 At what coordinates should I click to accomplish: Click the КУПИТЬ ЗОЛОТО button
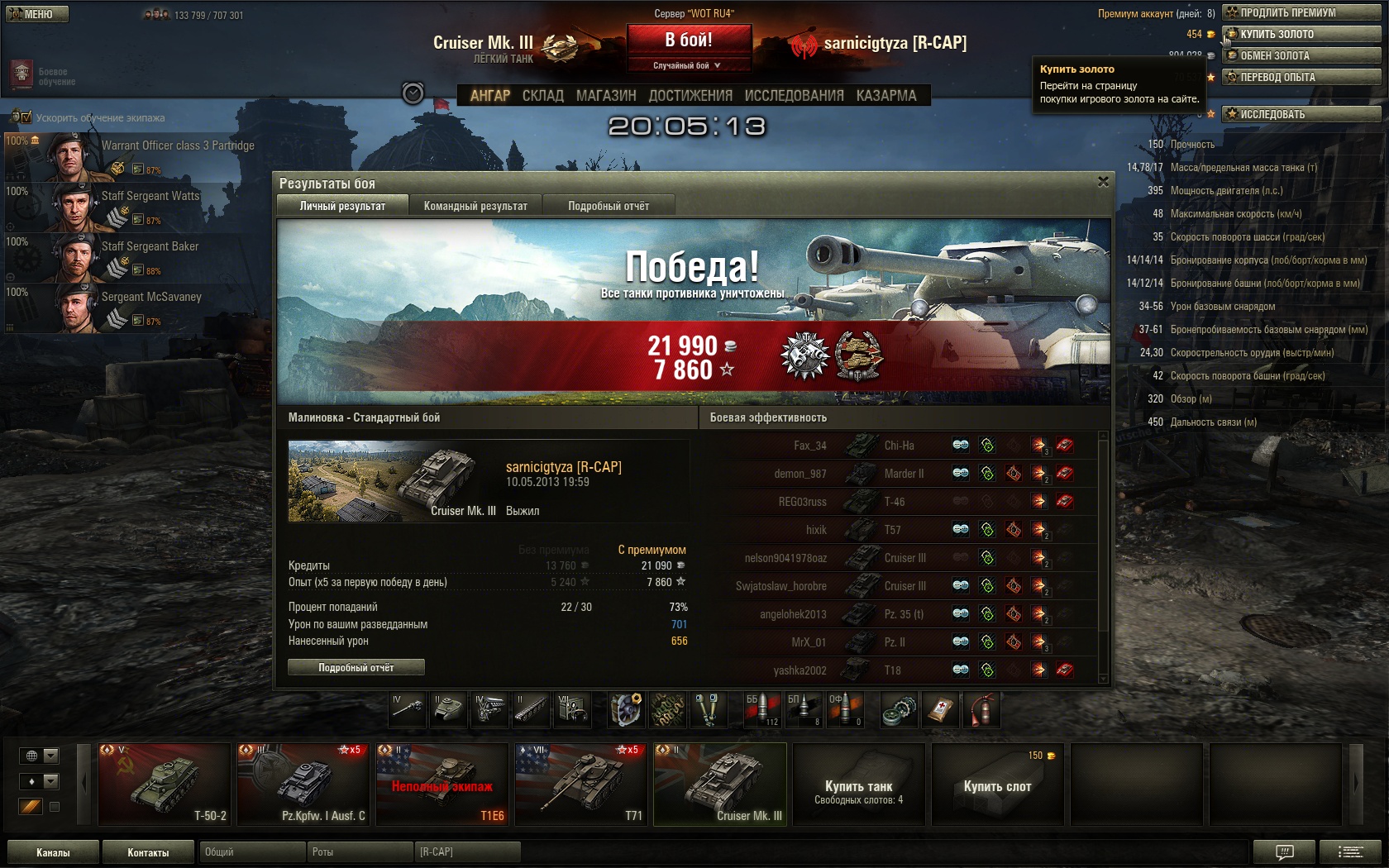[1301, 34]
